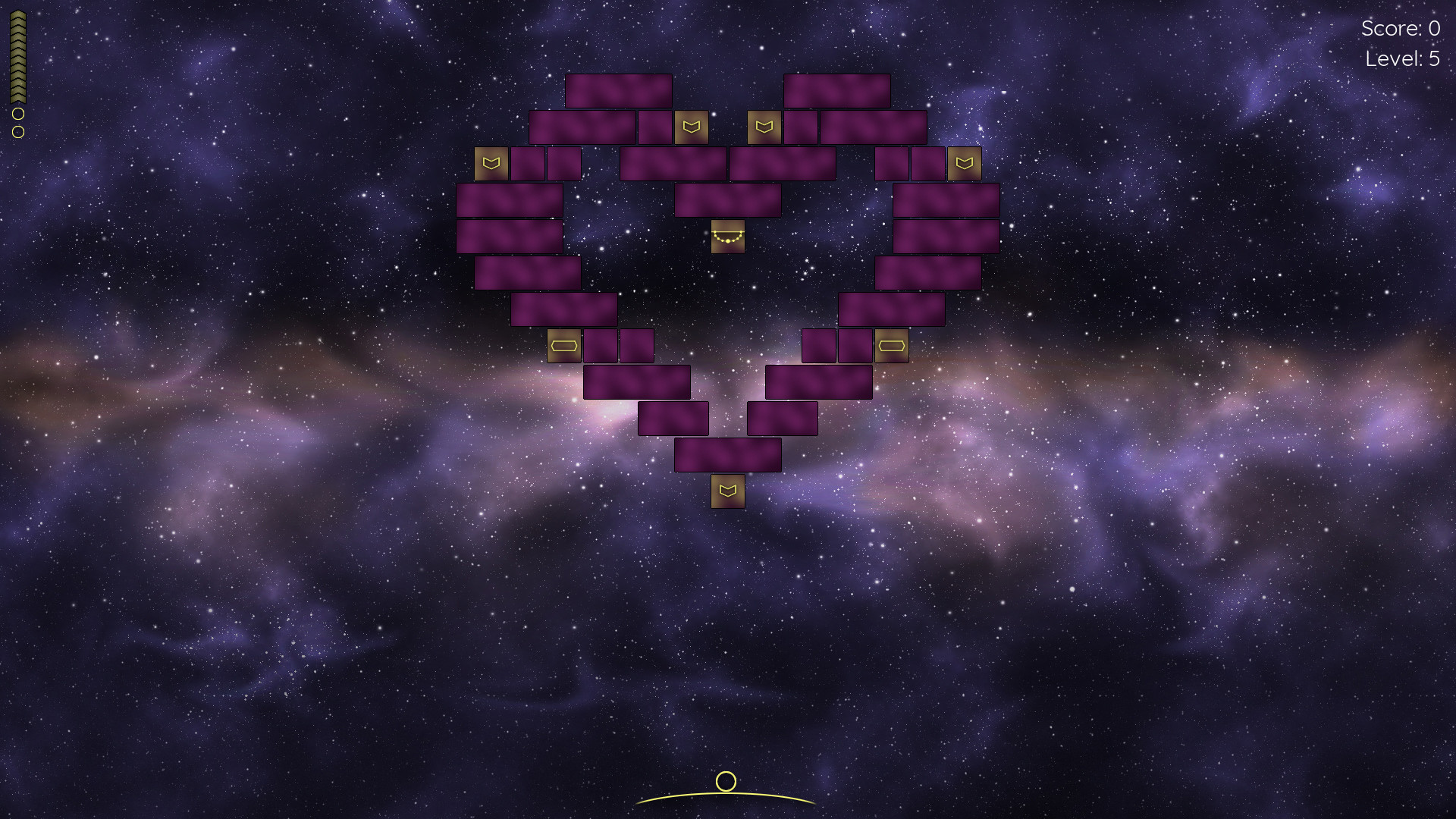The width and height of the screenshot is (1456, 819).
Task: Click the purple brick at the heart's bottom point
Action: point(726,455)
